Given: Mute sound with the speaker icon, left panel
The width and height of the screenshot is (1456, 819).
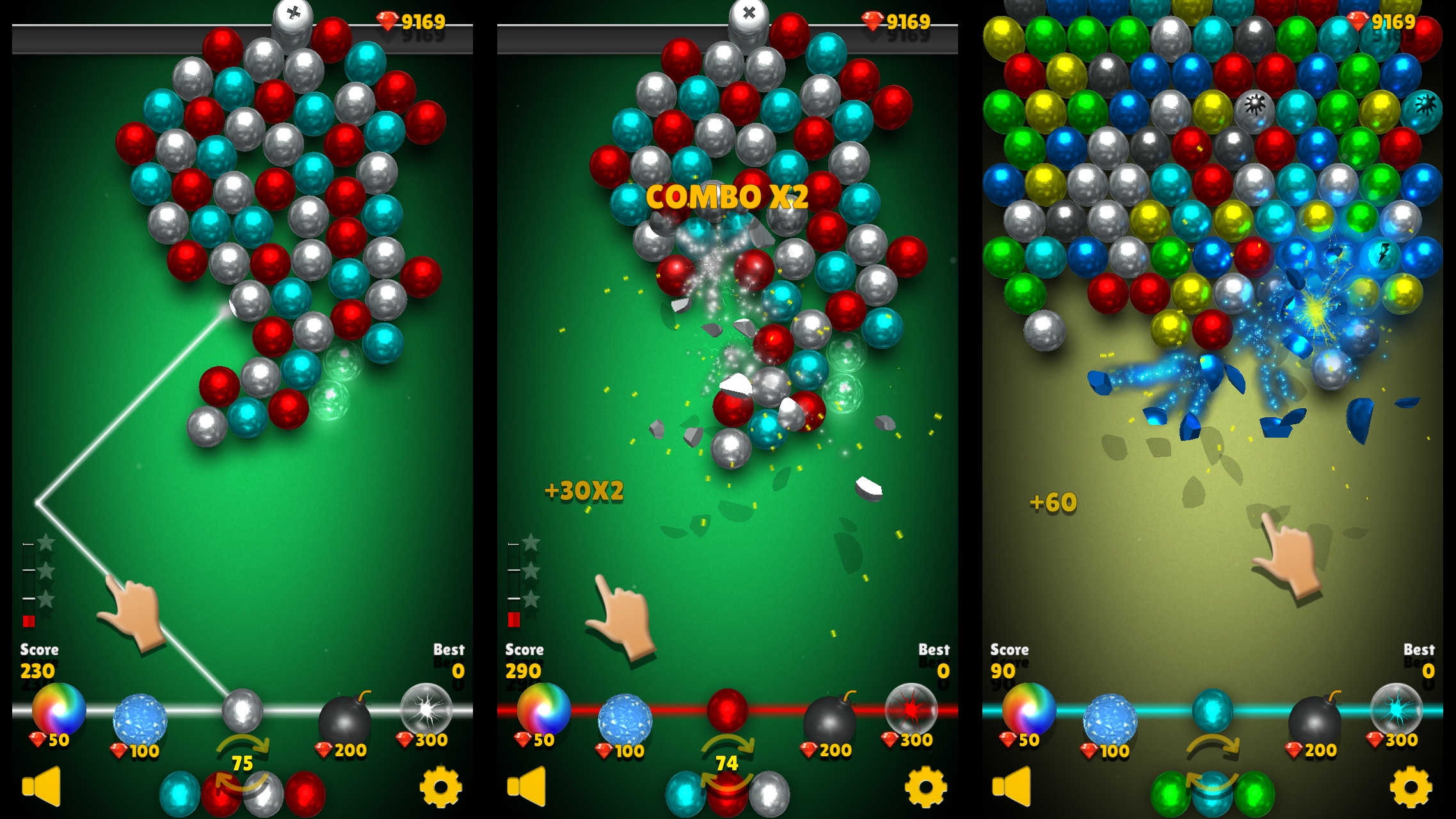Looking at the screenshot, I should (40, 786).
